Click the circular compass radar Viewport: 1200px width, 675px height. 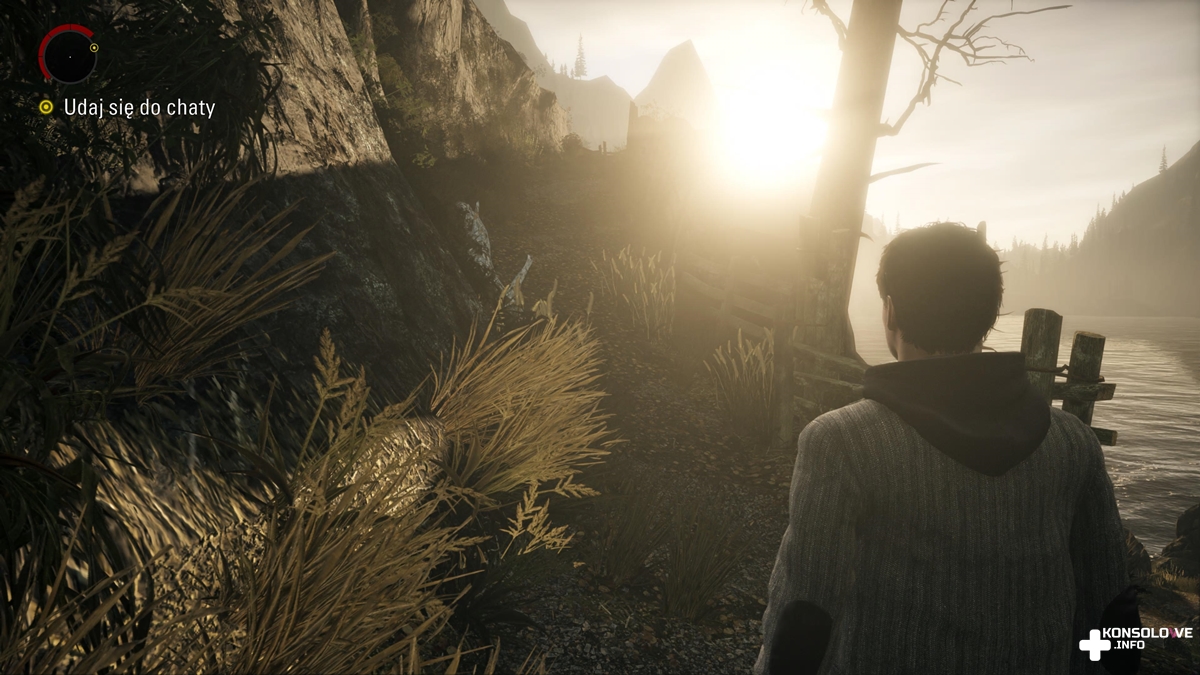click(68, 54)
